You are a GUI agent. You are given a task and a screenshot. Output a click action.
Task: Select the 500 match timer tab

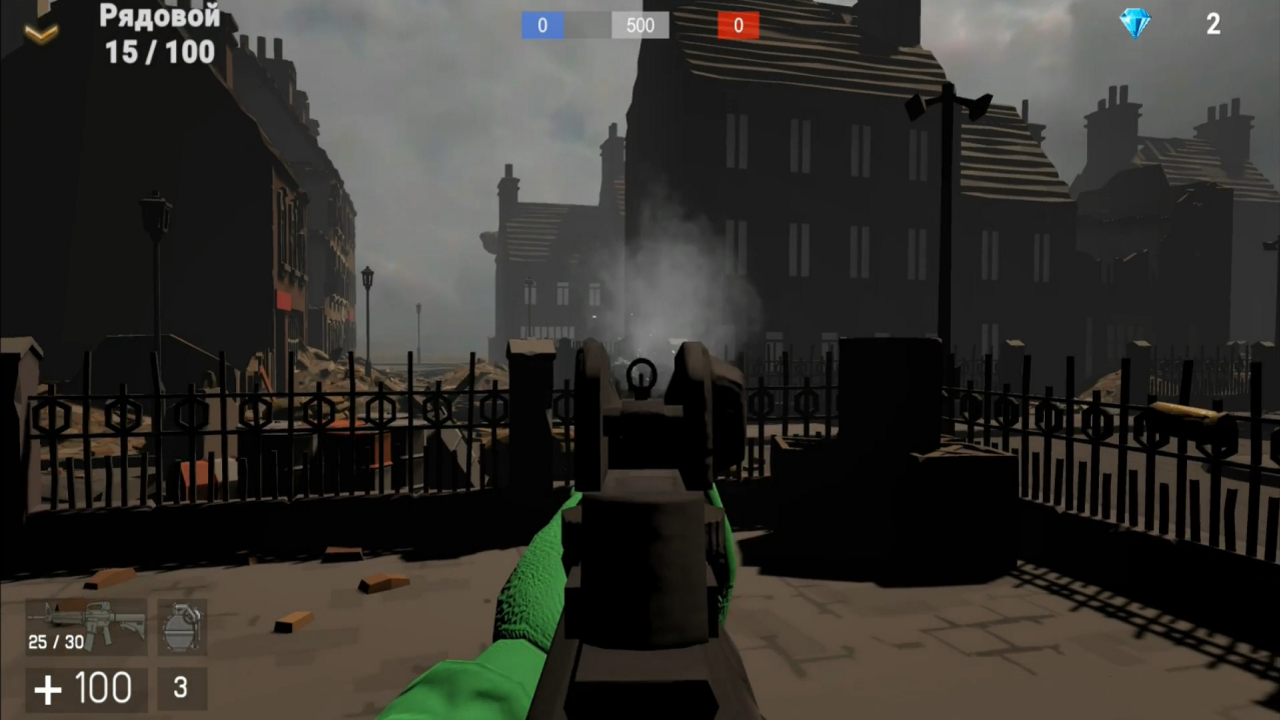(x=639, y=26)
